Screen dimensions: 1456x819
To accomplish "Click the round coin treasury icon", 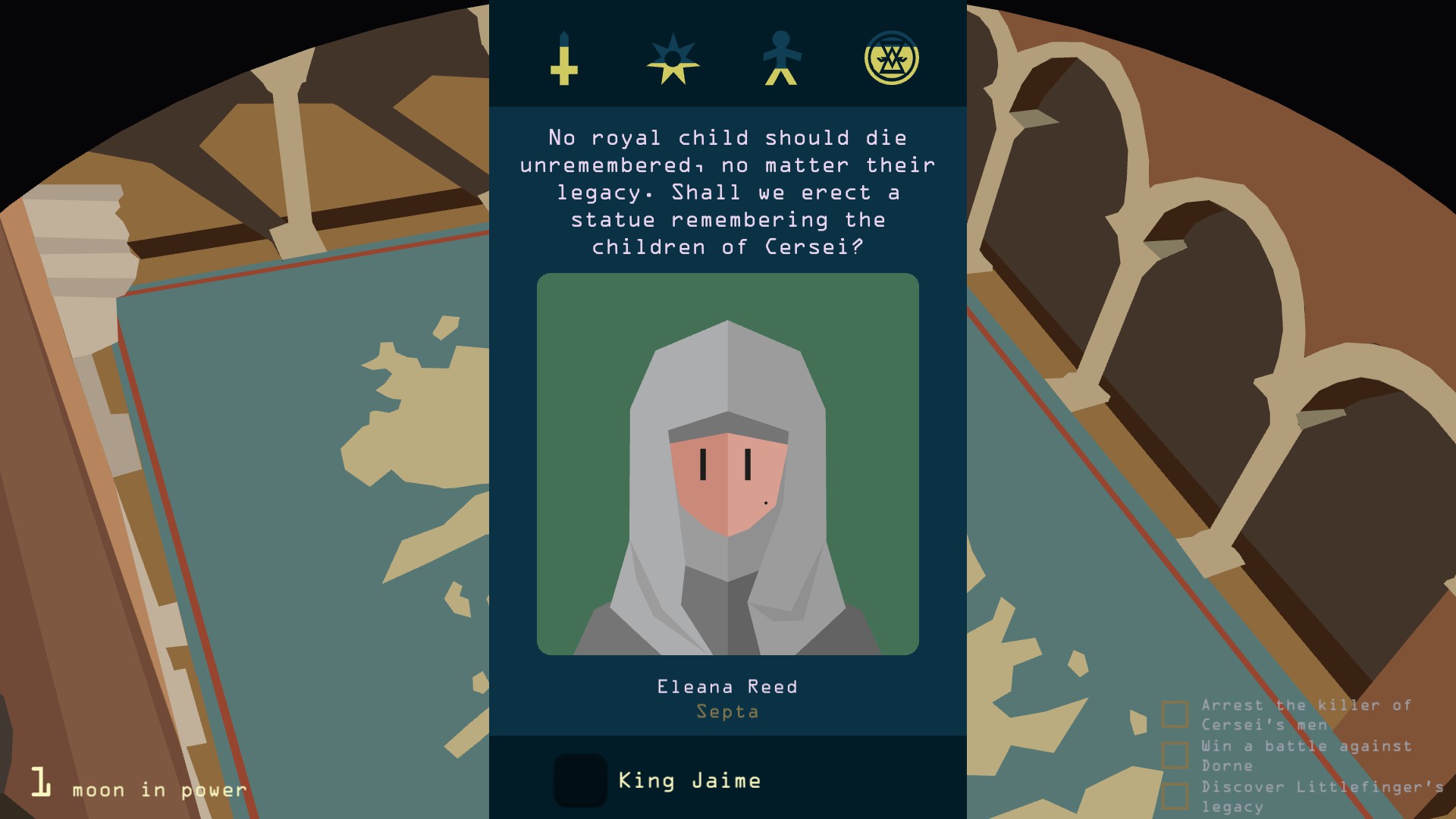I will tap(891, 58).
